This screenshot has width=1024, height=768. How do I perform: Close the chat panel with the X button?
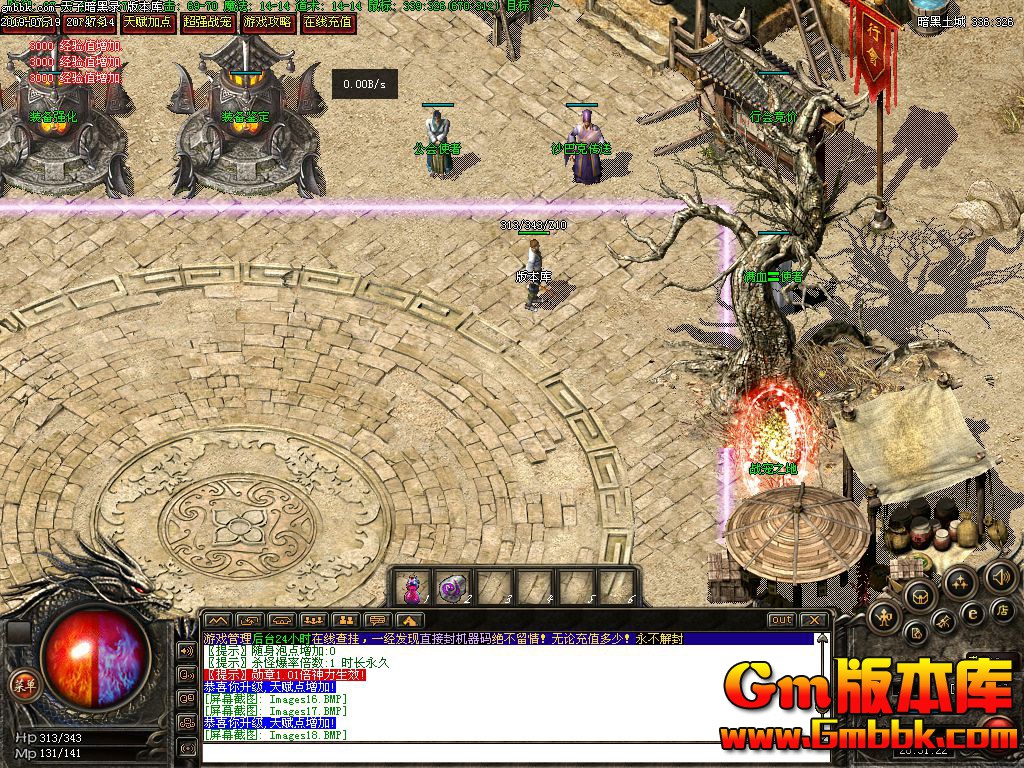[814, 620]
